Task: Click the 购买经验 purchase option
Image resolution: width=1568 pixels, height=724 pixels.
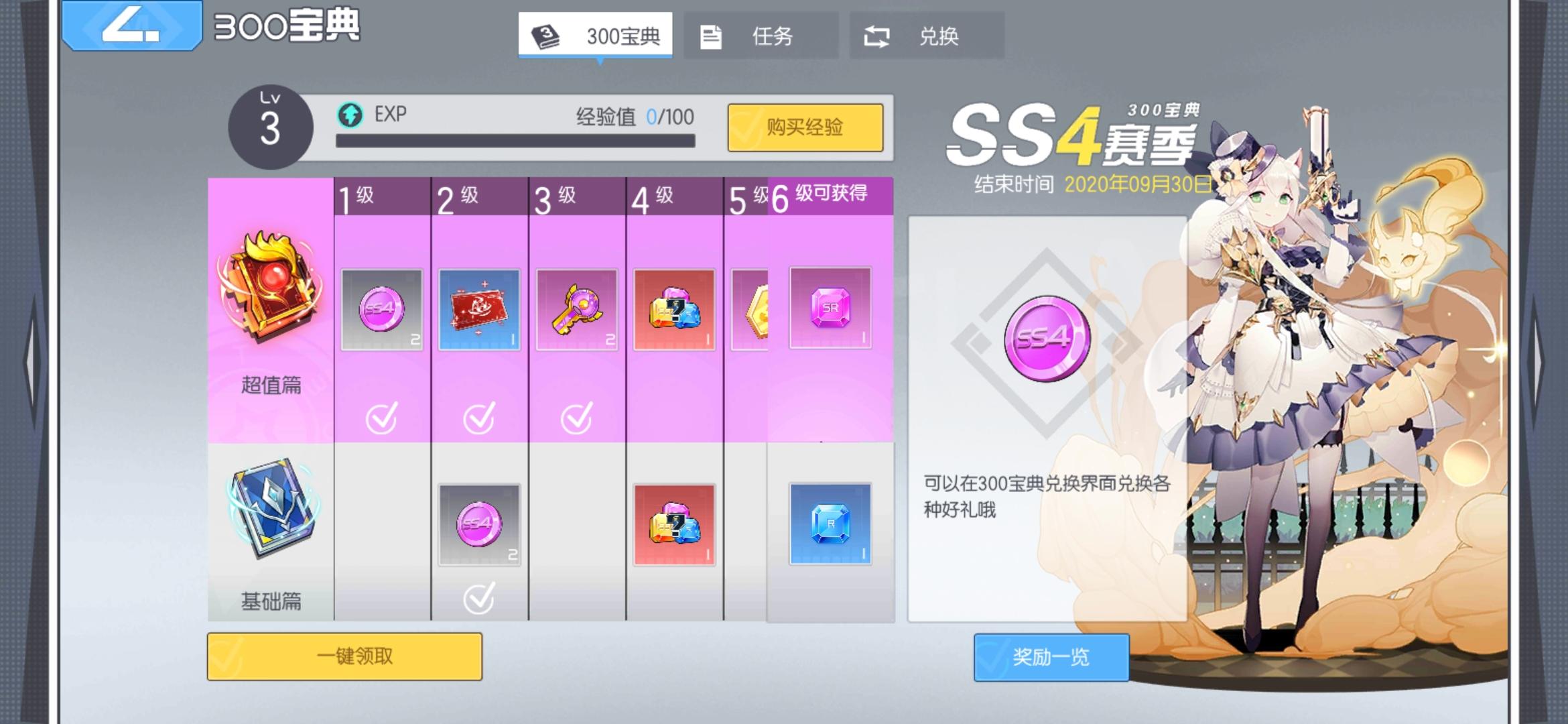Action: click(805, 127)
